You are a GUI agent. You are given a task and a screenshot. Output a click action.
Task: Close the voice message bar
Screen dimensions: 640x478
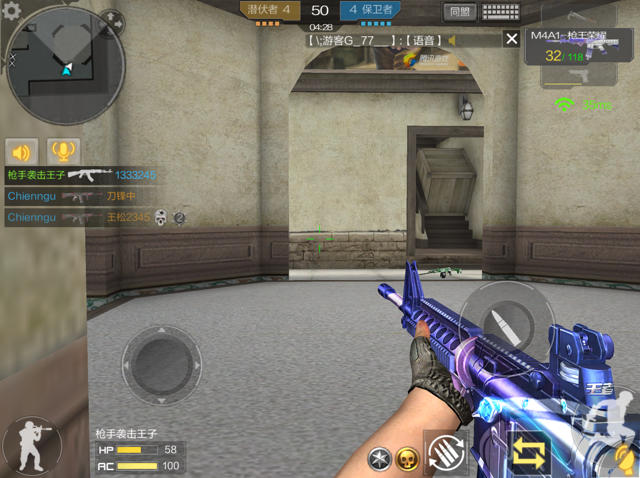pos(512,39)
